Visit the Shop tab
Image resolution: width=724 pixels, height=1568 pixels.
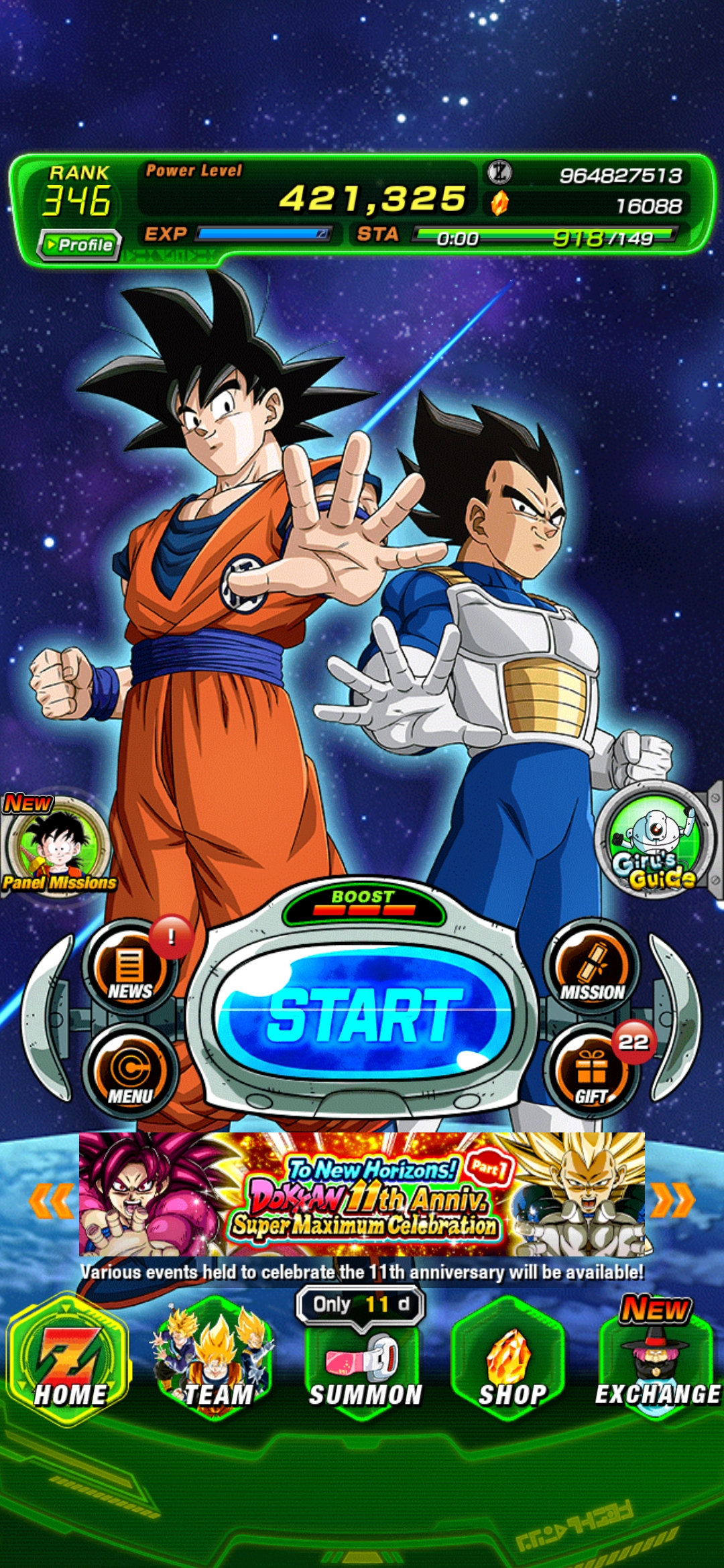pos(511,1360)
